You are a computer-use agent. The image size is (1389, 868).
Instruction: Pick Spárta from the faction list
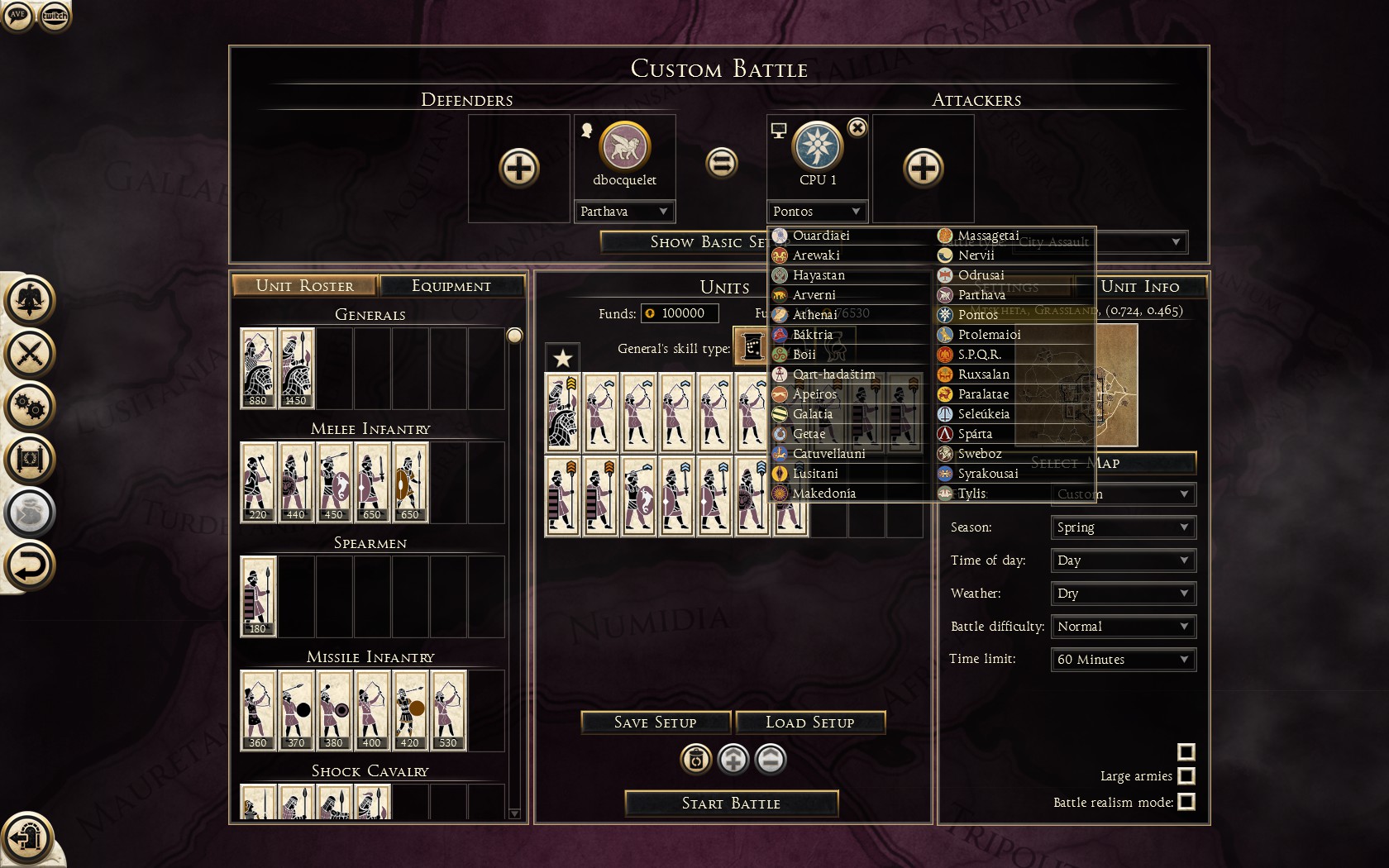click(x=975, y=434)
